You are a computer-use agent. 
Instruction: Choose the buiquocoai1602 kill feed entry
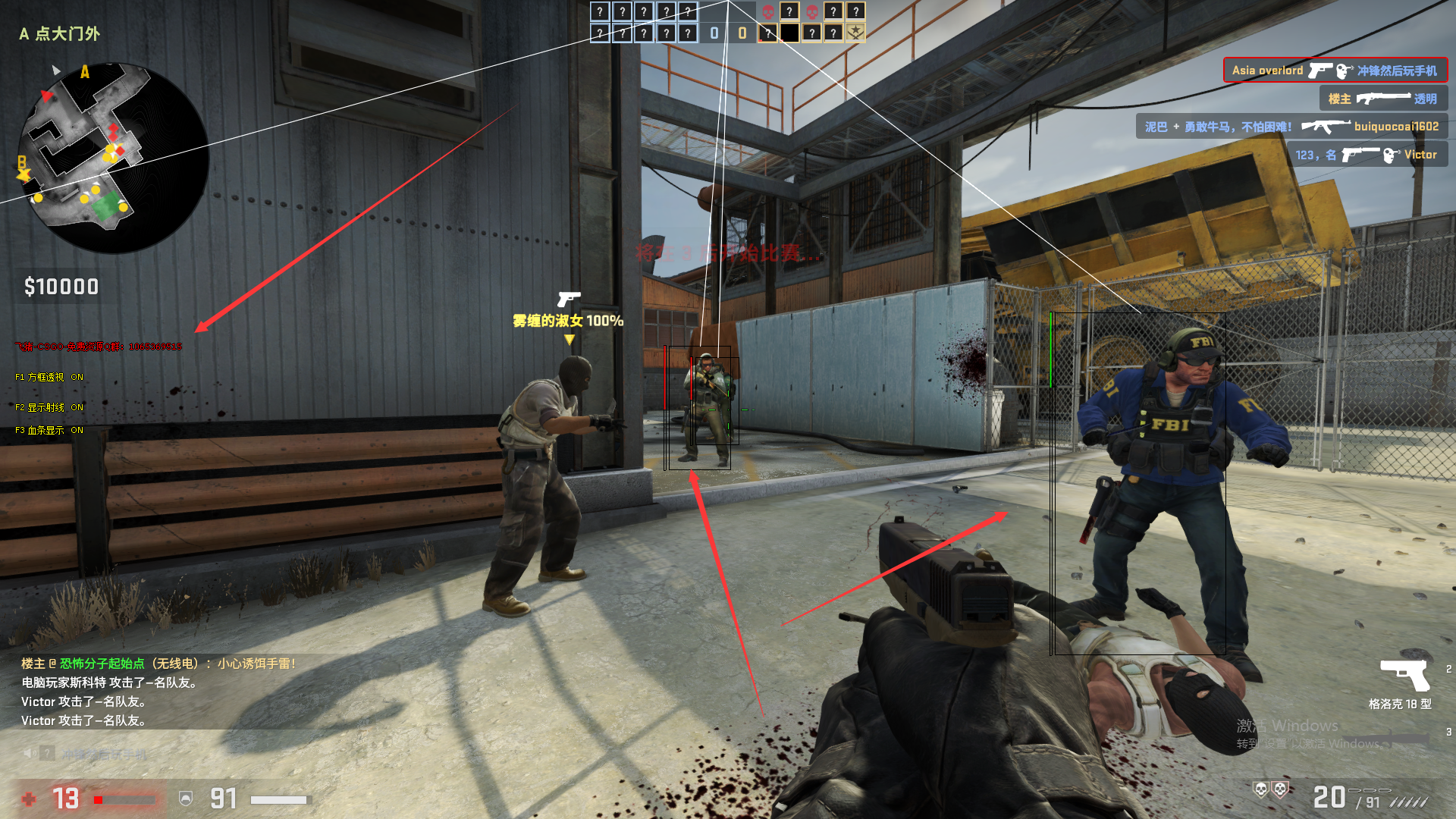point(1291,127)
